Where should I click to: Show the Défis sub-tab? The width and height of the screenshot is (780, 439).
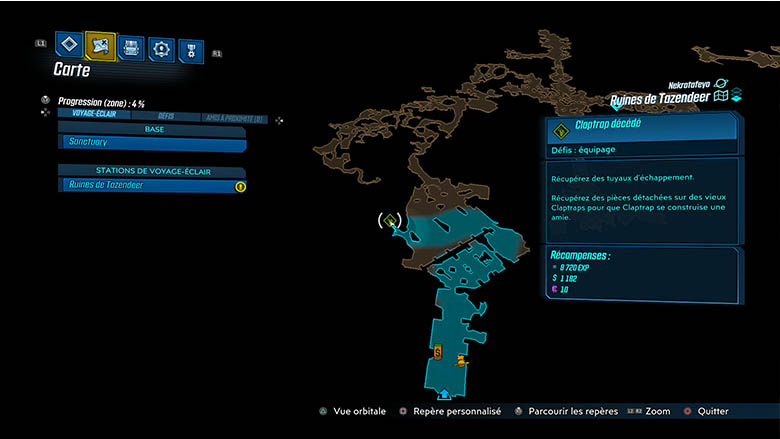point(166,116)
